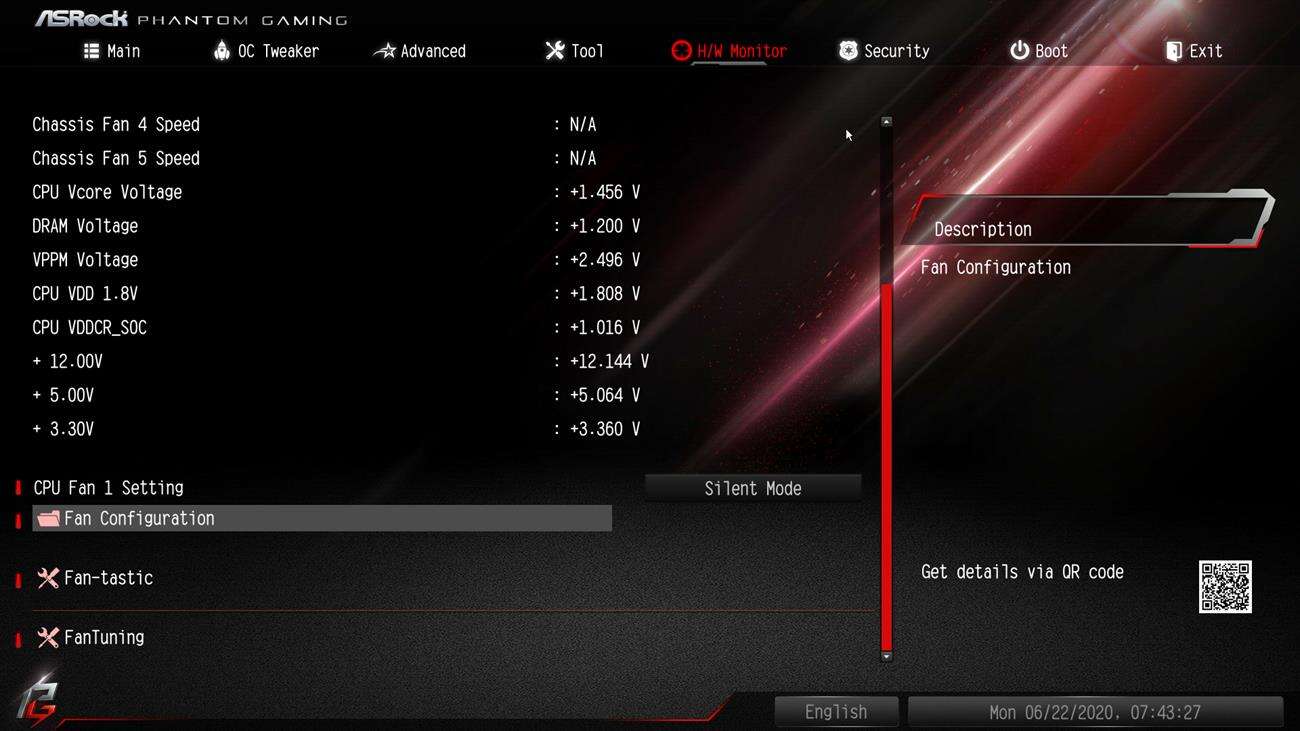1300x731 pixels.
Task: Open the Silent Mode dropdown
Action: 753,488
